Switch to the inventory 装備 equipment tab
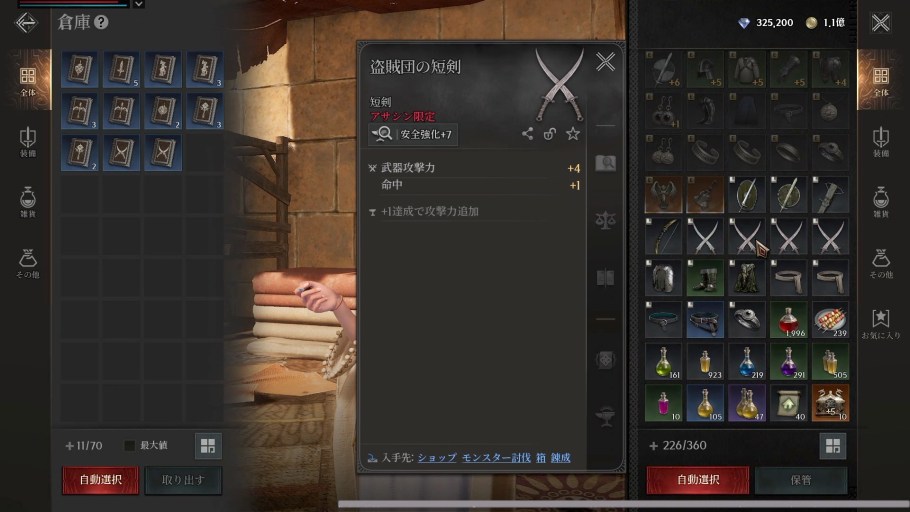Viewport: 910px width, 512px height. [880, 141]
